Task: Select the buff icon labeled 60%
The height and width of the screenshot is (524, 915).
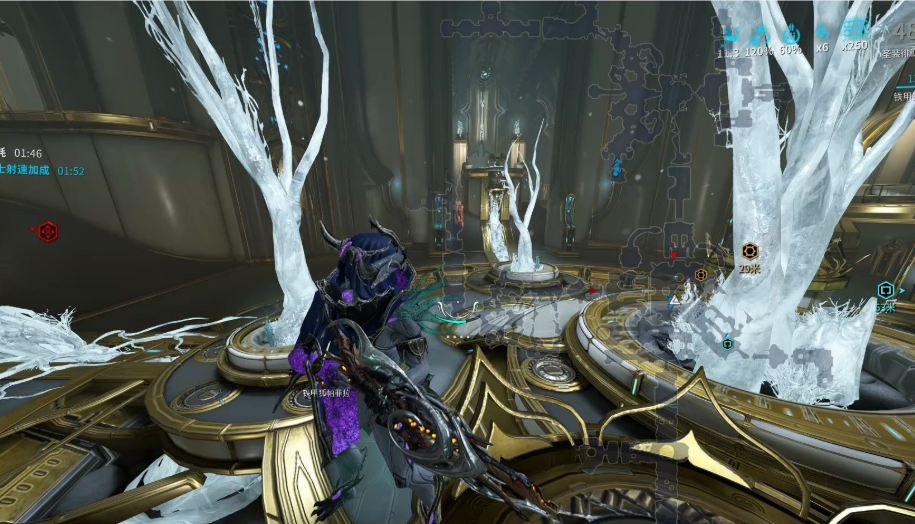Action: click(x=790, y=31)
